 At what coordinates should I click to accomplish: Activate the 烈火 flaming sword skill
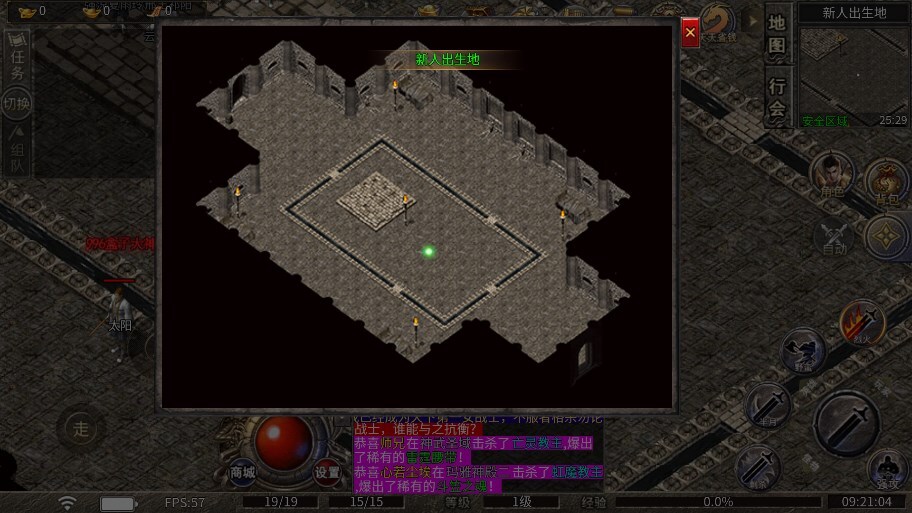[861, 325]
